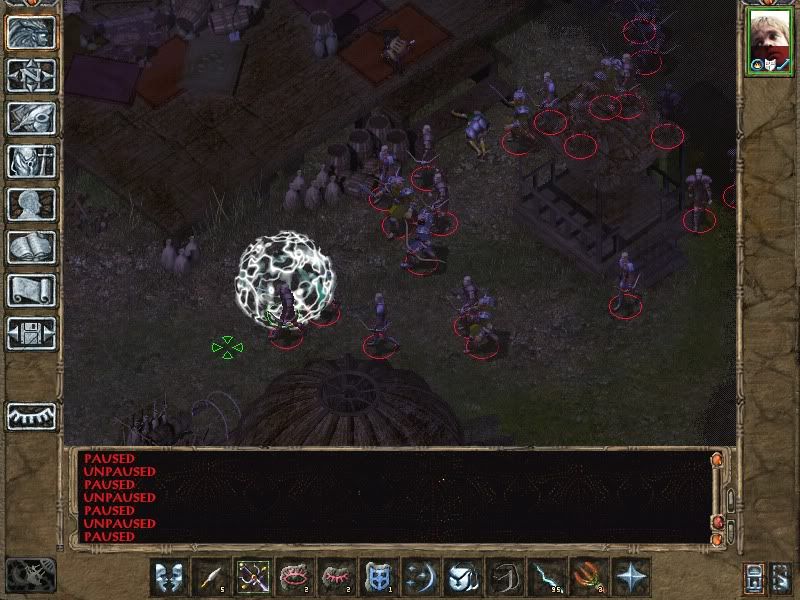This screenshot has height=600, width=800.
Task: Open the options menu with the floppy disk
Action: coord(32,333)
